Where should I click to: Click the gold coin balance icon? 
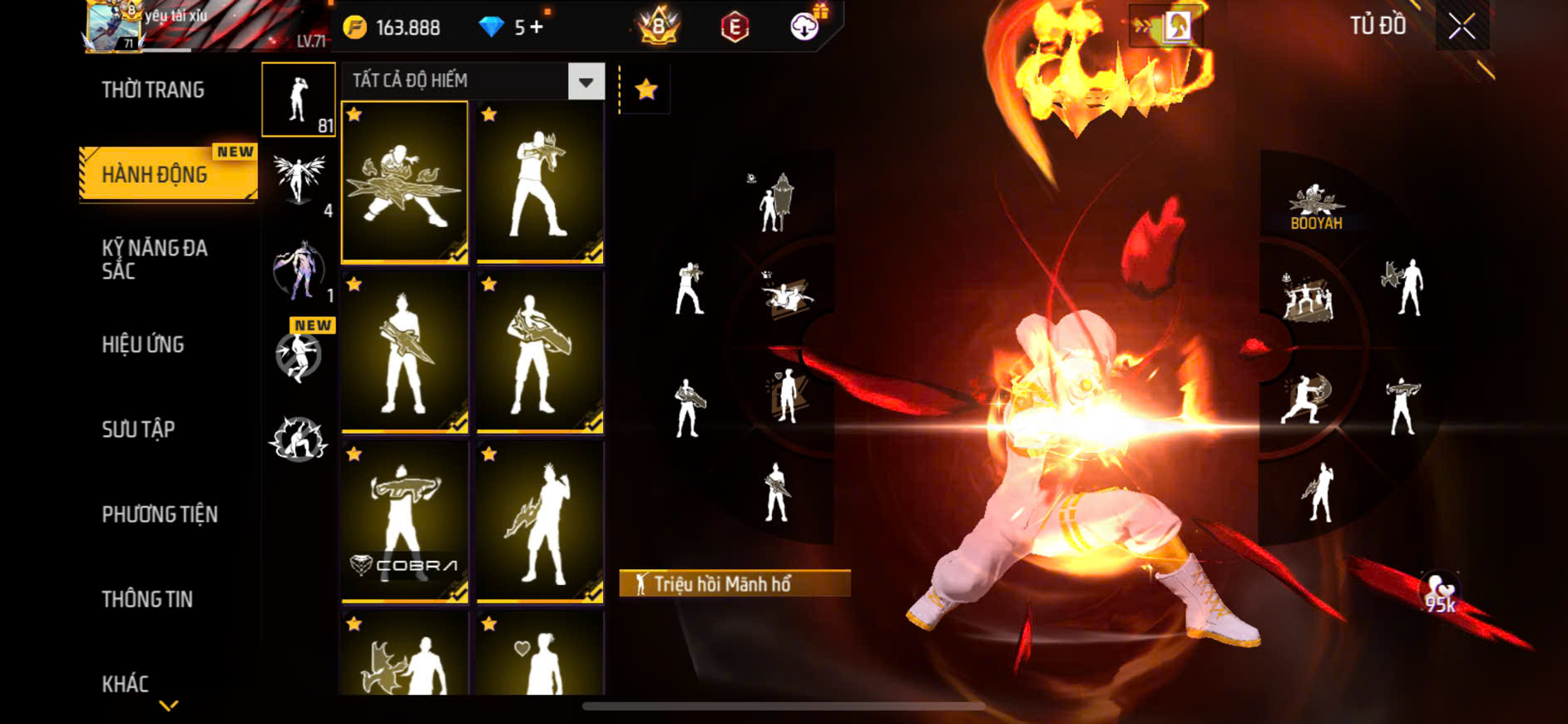pos(355,27)
